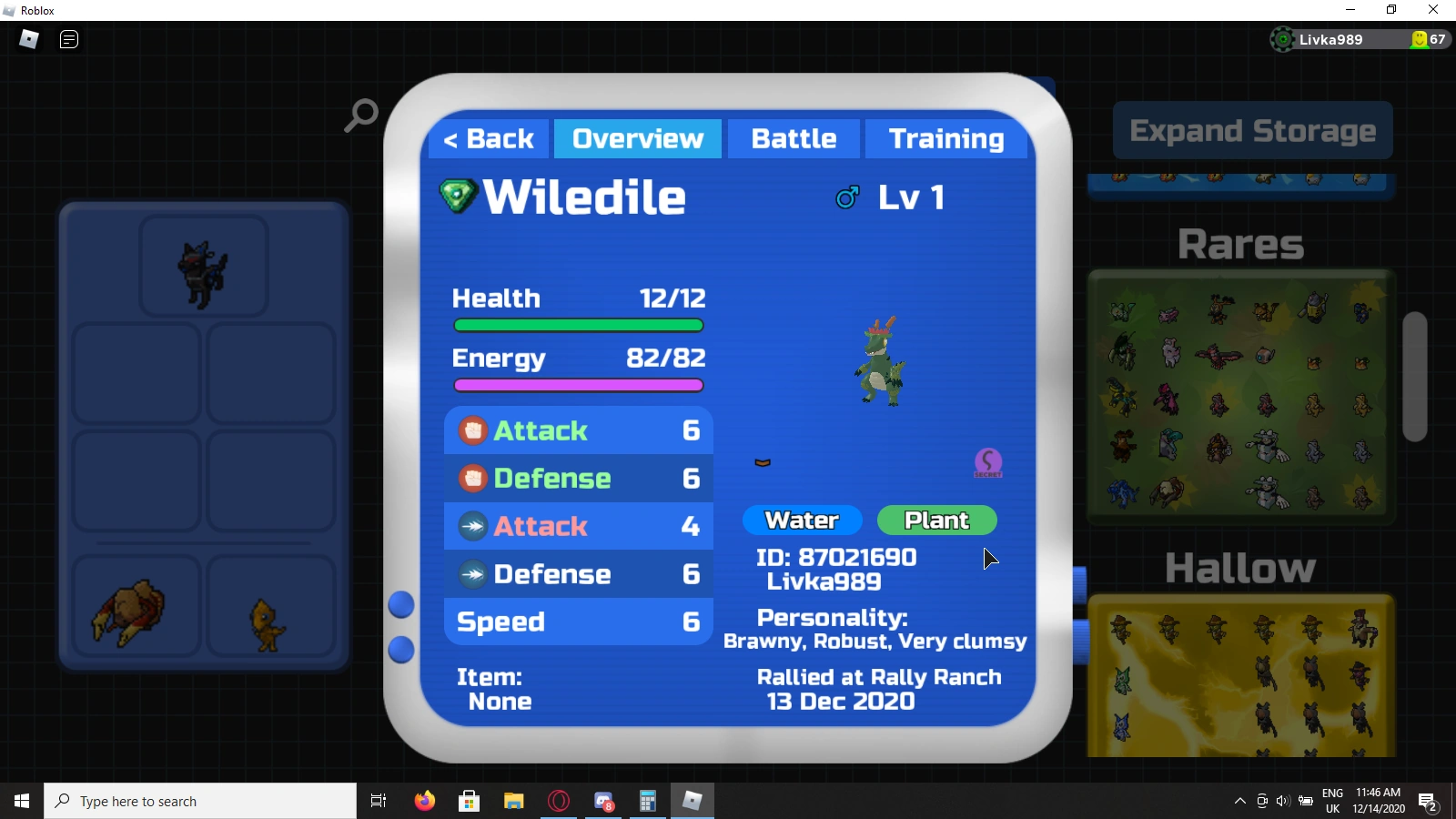The width and height of the screenshot is (1456, 819).
Task: Open the chat bubble icon
Action: pos(68,39)
